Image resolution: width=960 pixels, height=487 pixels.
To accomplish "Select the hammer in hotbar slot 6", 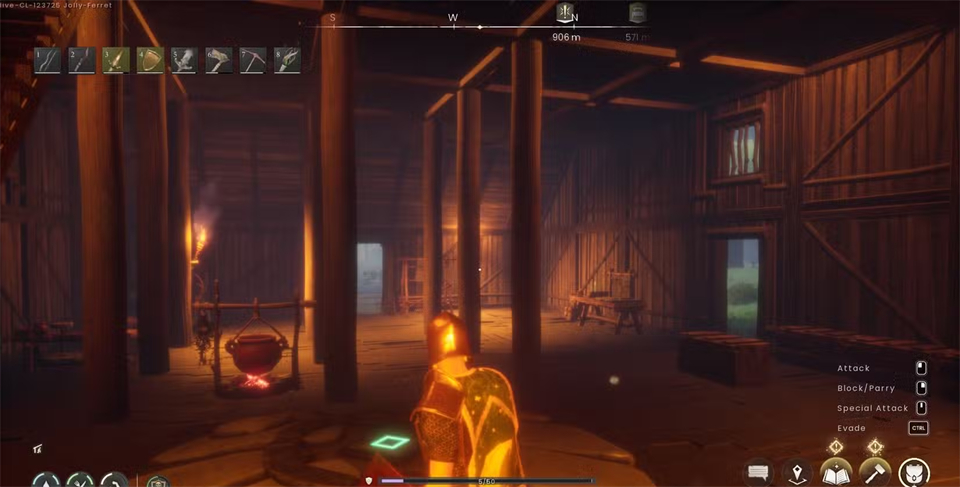I will tap(218, 60).
